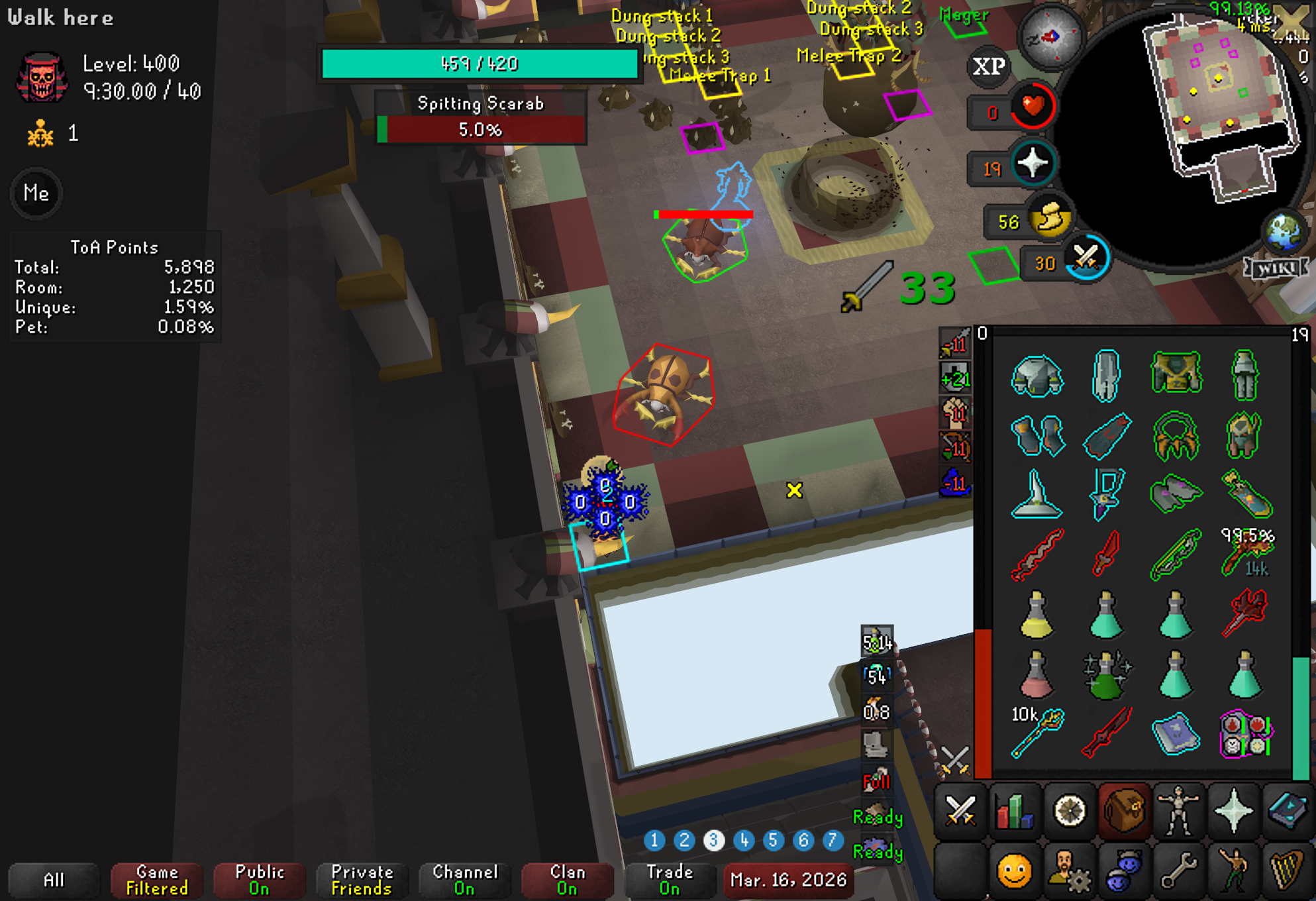
Task: Open the Prayer tab
Action: click(x=1233, y=810)
